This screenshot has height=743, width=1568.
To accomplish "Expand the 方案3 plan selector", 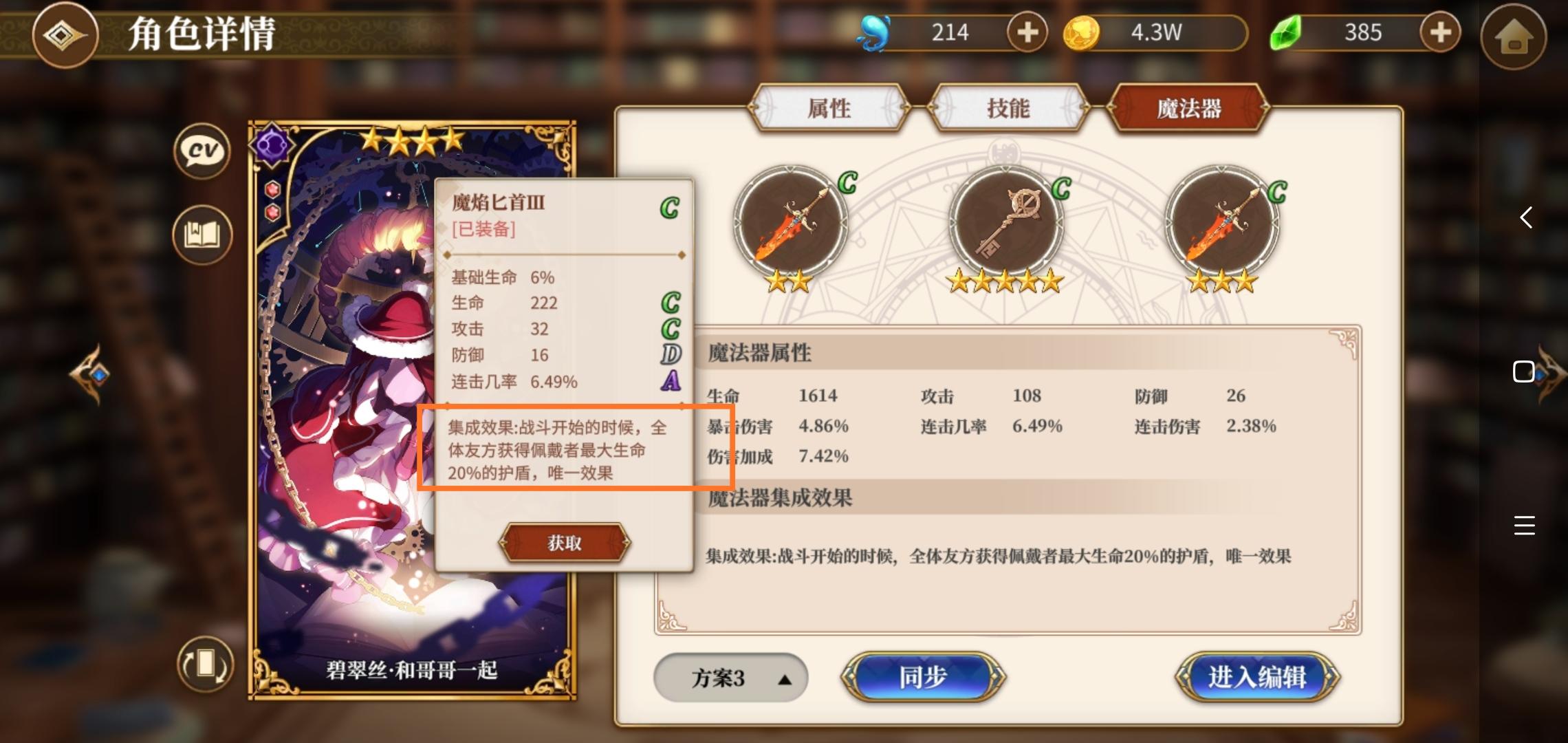I will click(730, 678).
